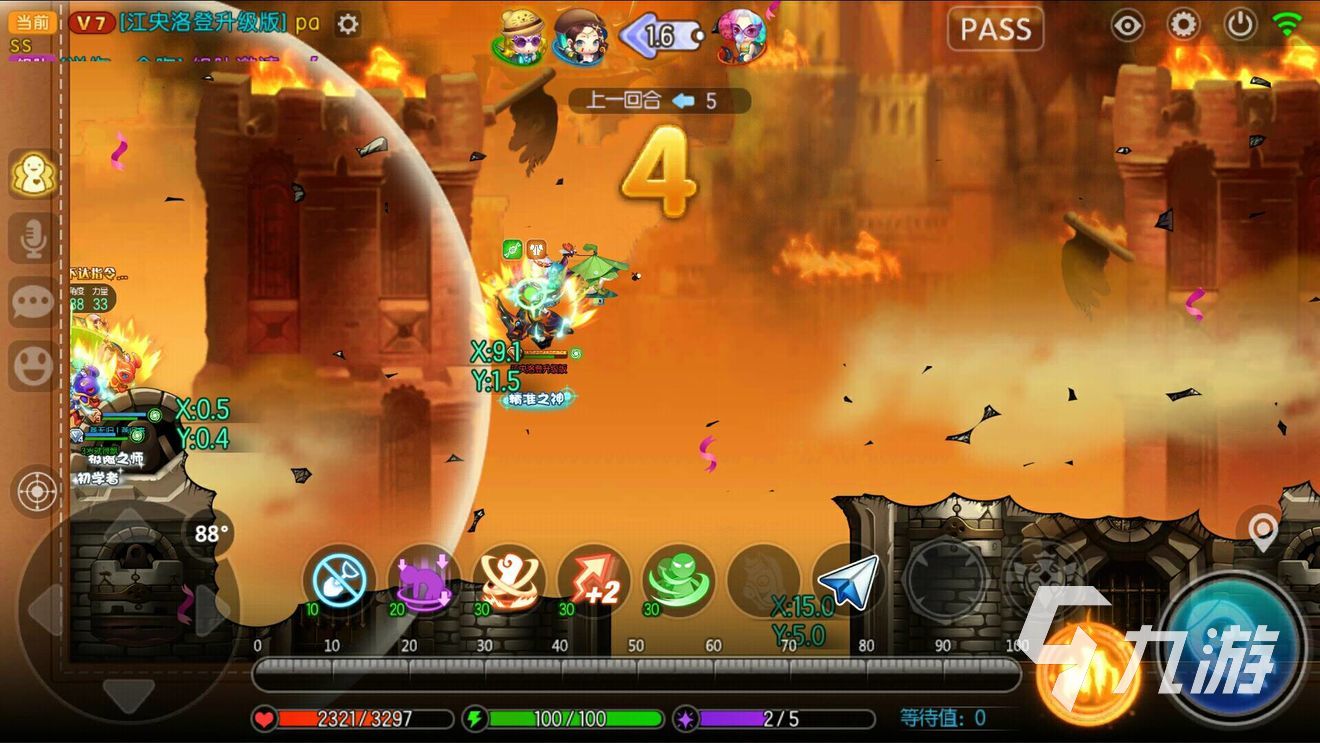The width and height of the screenshot is (1320, 743).
Task: Open settings via the top-right gear
Action: 1184,25
